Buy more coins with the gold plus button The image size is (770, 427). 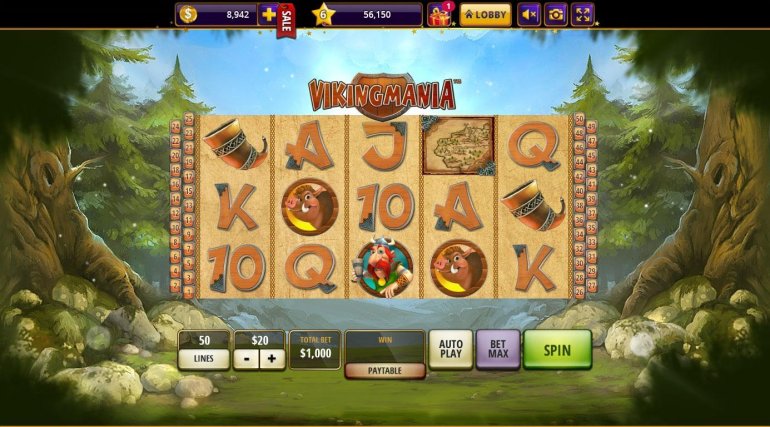pos(268,15)
